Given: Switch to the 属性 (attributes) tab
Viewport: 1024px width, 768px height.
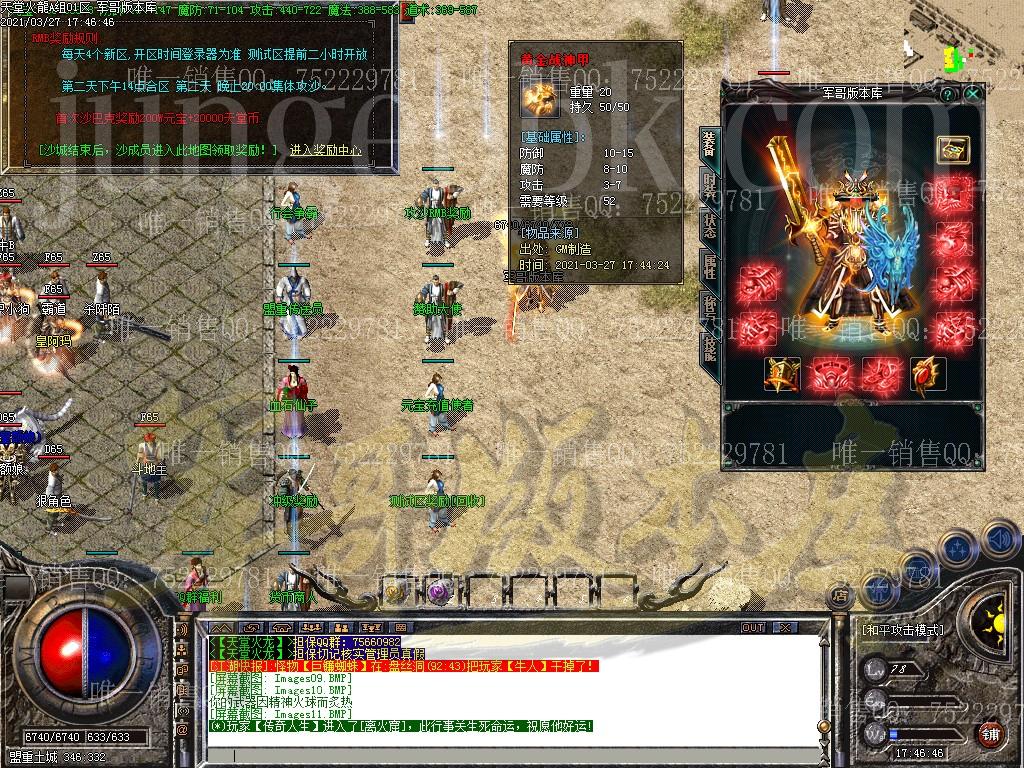Looking at the screenshot, I should (x=709, y=265).
